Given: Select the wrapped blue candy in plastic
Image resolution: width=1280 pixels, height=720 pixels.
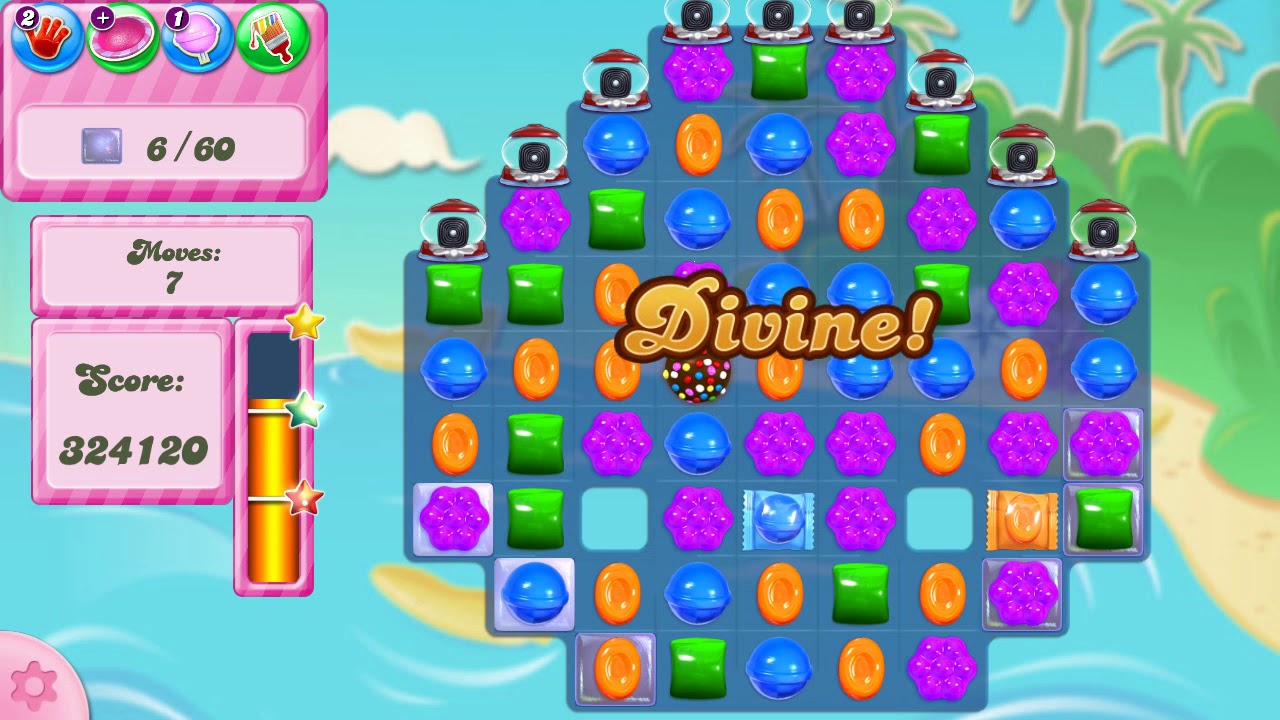Looking at the screenshot, I should coord(778,520).
